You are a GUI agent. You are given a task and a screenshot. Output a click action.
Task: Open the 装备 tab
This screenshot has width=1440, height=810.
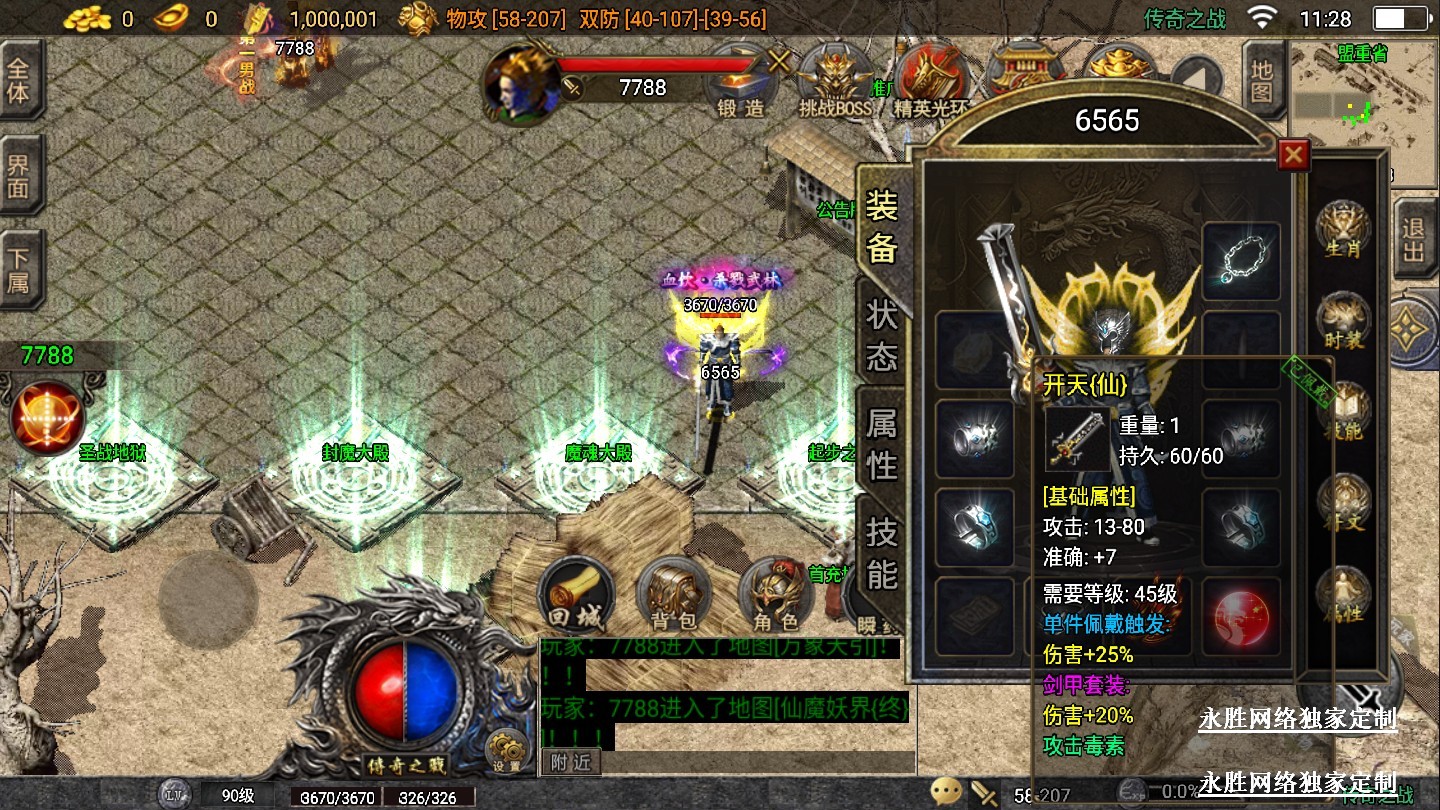pos(882,226)
